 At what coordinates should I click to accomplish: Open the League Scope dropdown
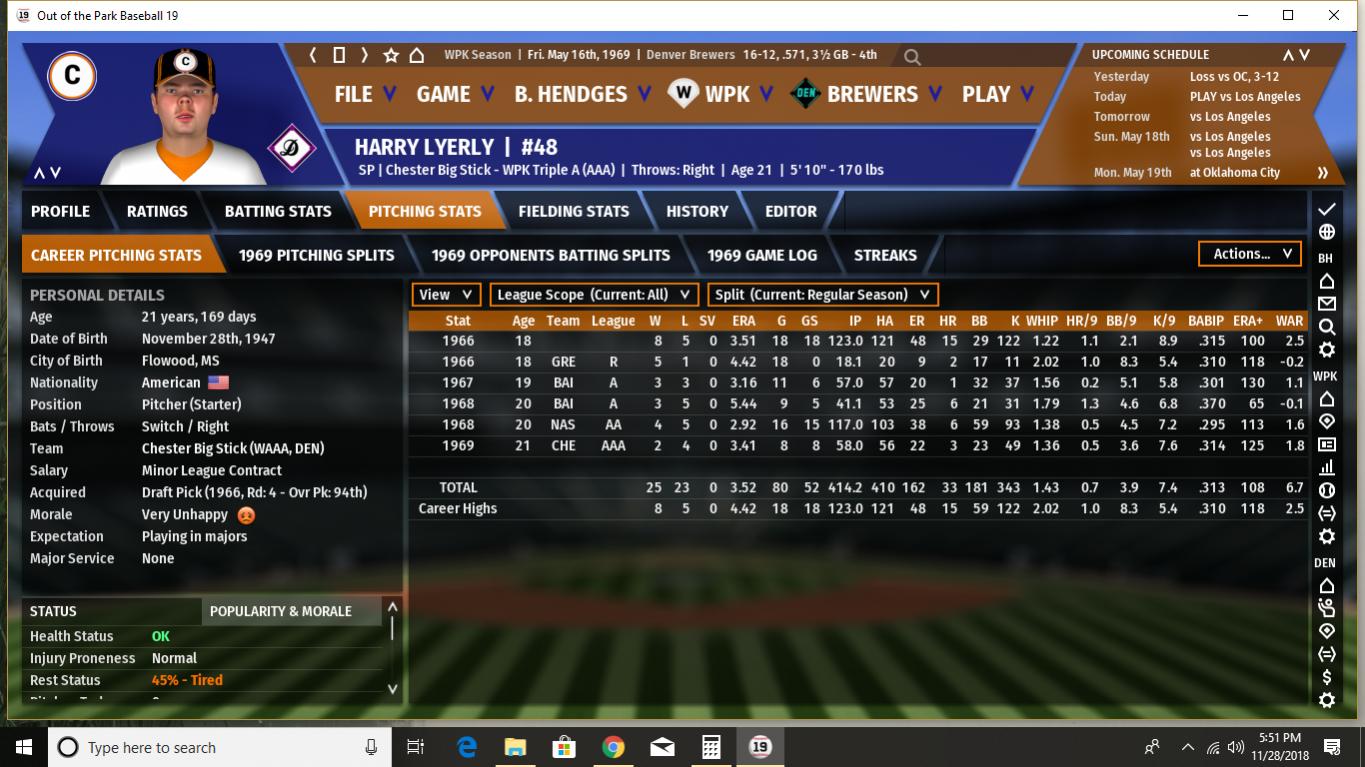(594, 295)
